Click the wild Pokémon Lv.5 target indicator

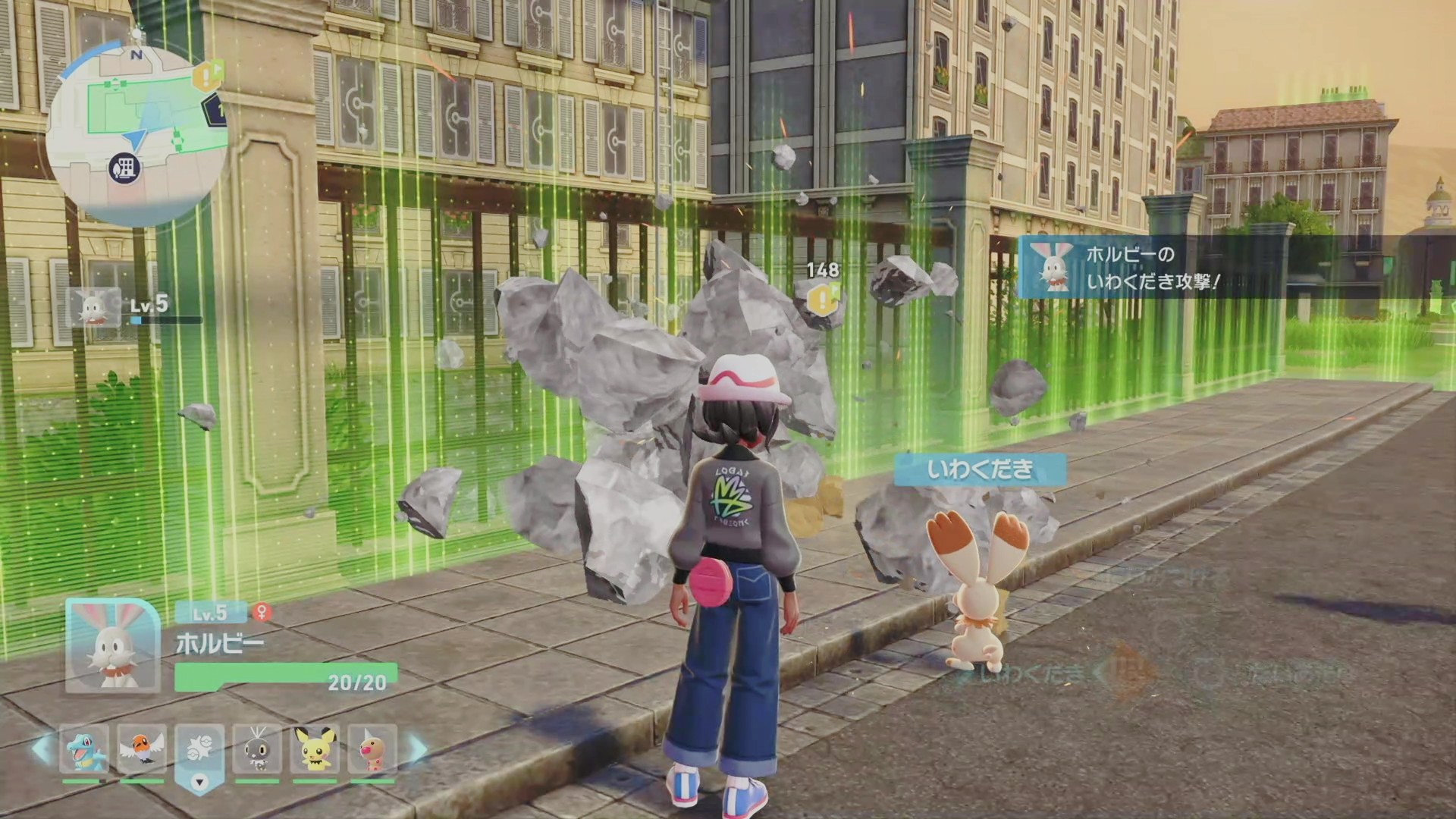click(95, 308)
